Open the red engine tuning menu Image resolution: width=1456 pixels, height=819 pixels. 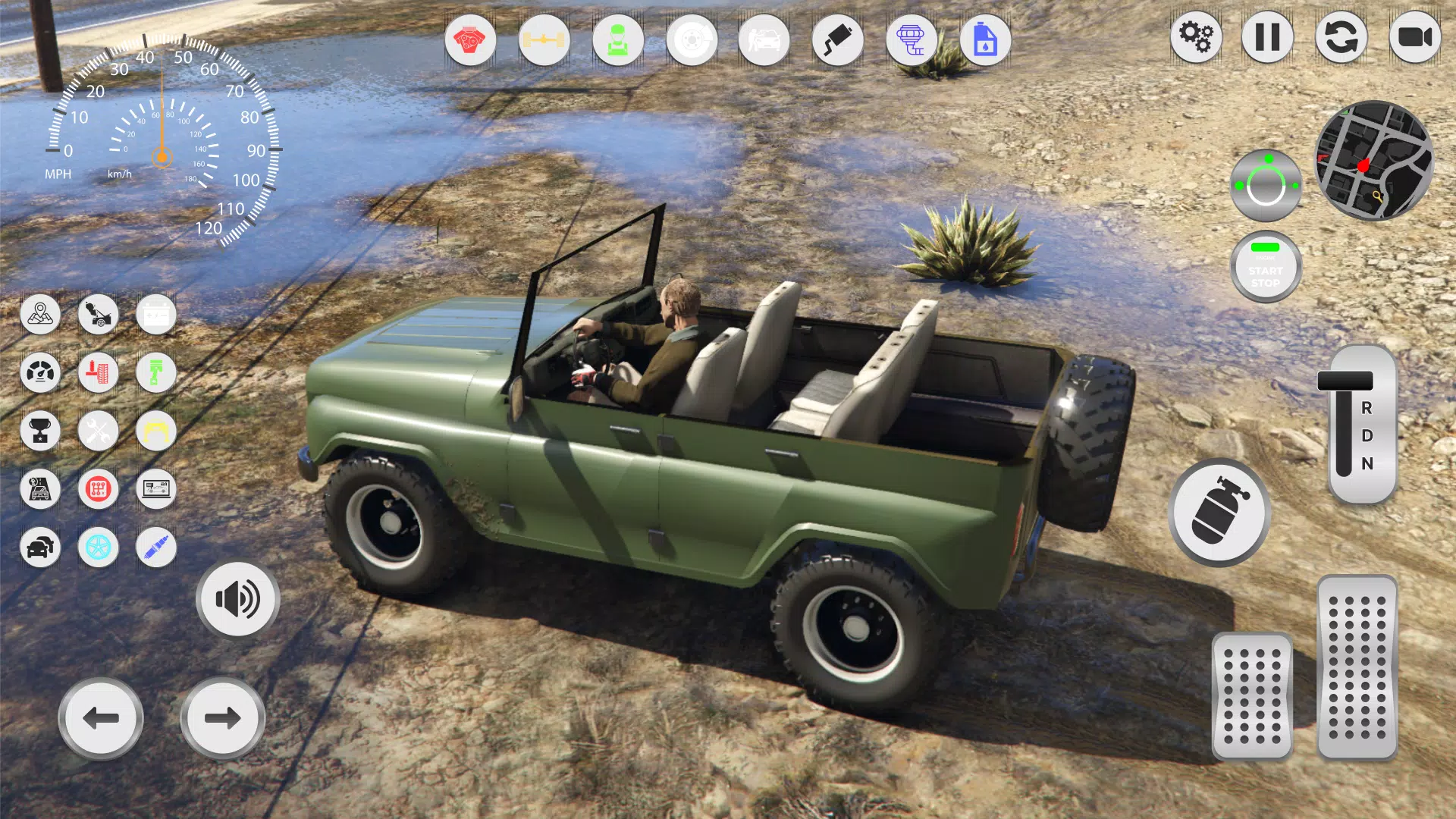tap(470, 40)
